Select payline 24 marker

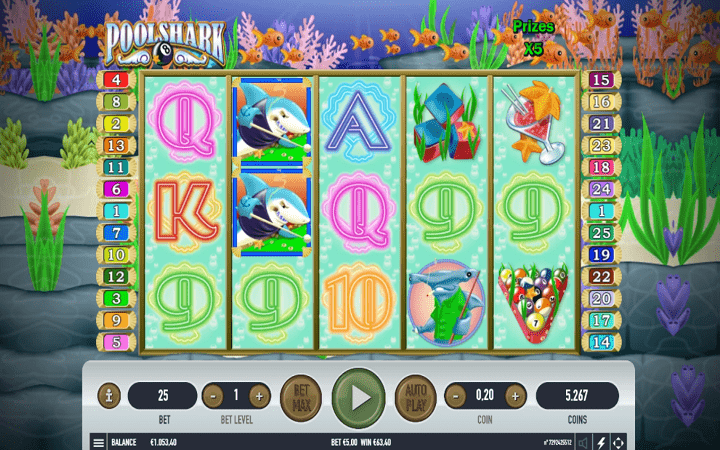(602, 189)
